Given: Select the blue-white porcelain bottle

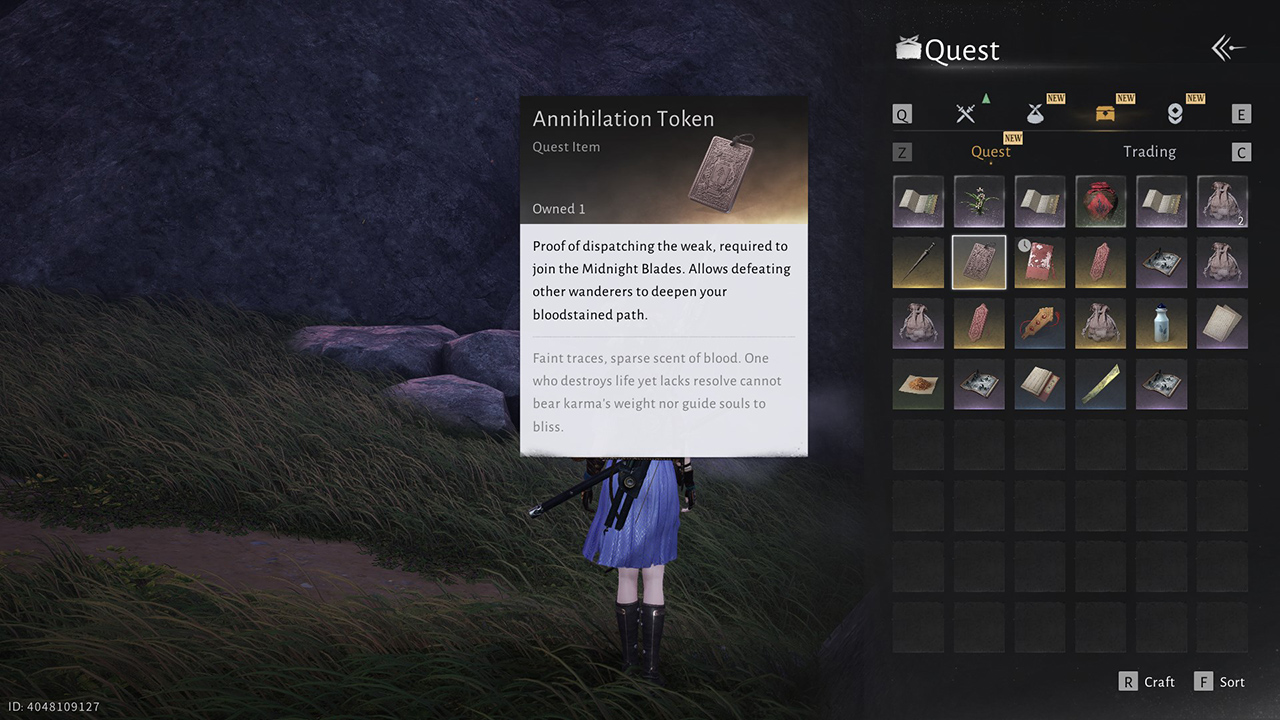Looking at the screenshot, I should (1162, 324).
